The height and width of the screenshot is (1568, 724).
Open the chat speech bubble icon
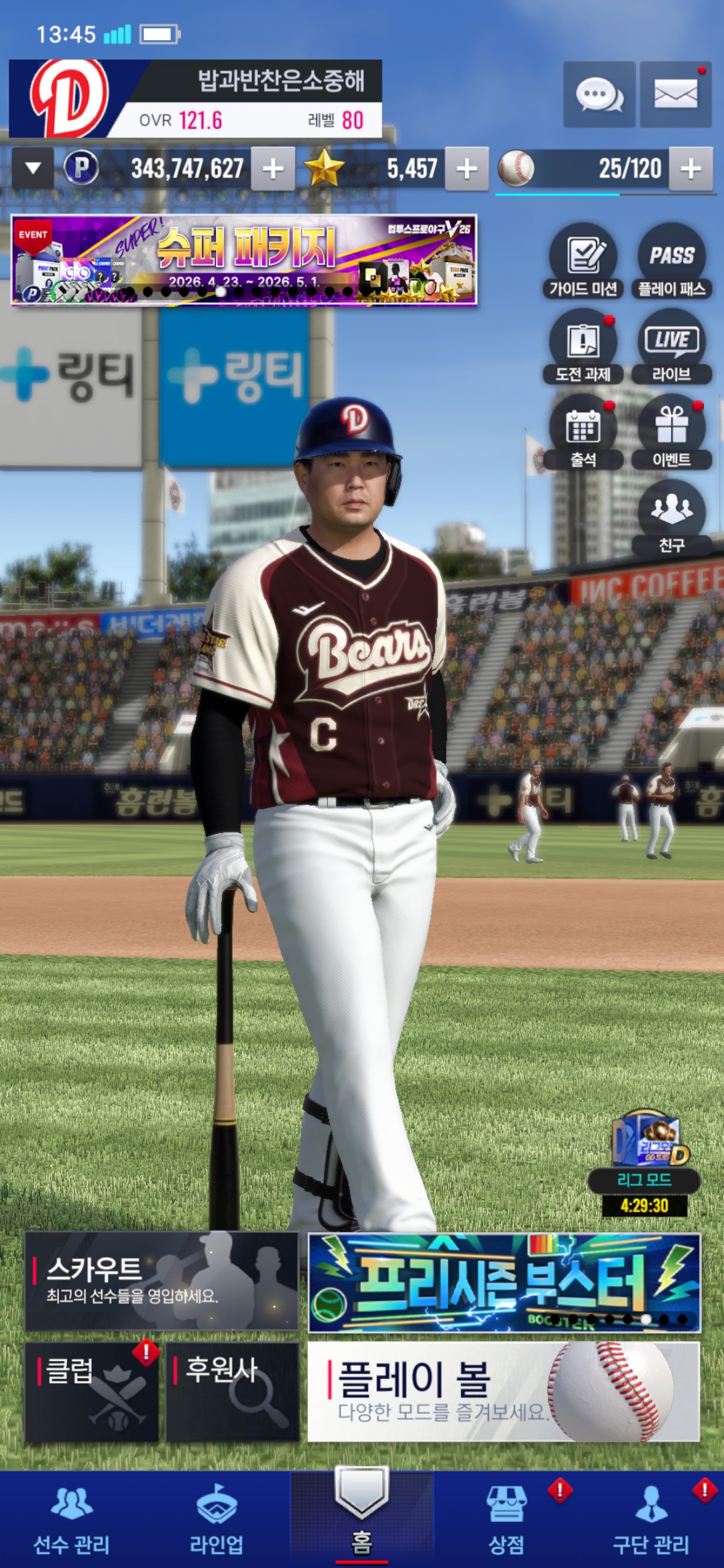pyautogui.click(x=599, y=94)
